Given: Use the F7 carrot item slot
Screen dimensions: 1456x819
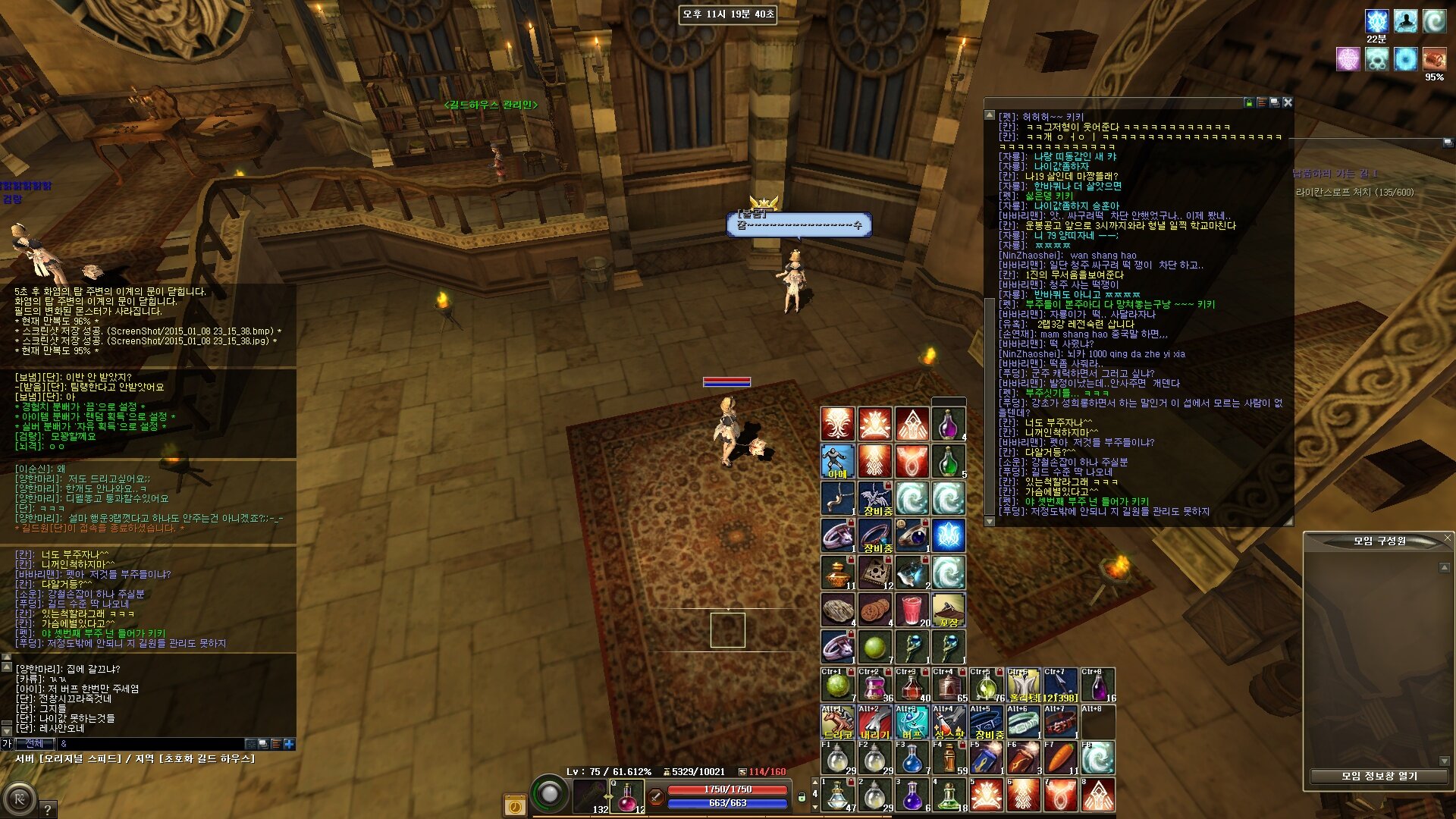Looking at the screenshot, I should [x=1060, y=758].
